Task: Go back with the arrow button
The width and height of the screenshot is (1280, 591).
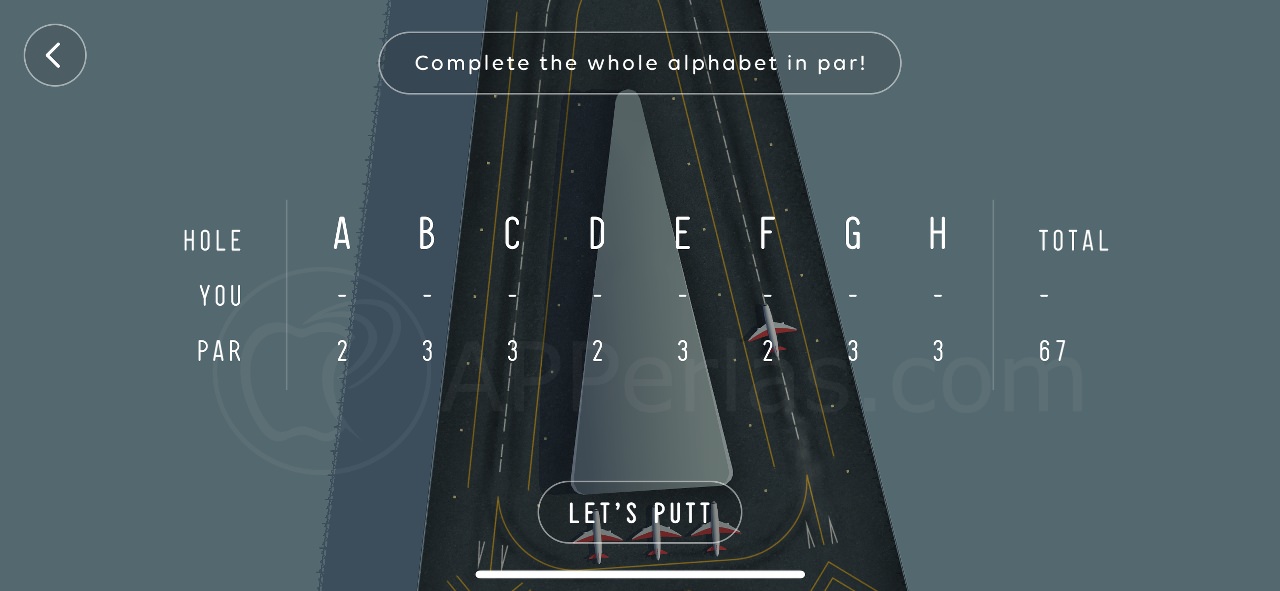Action: [55, 55]
